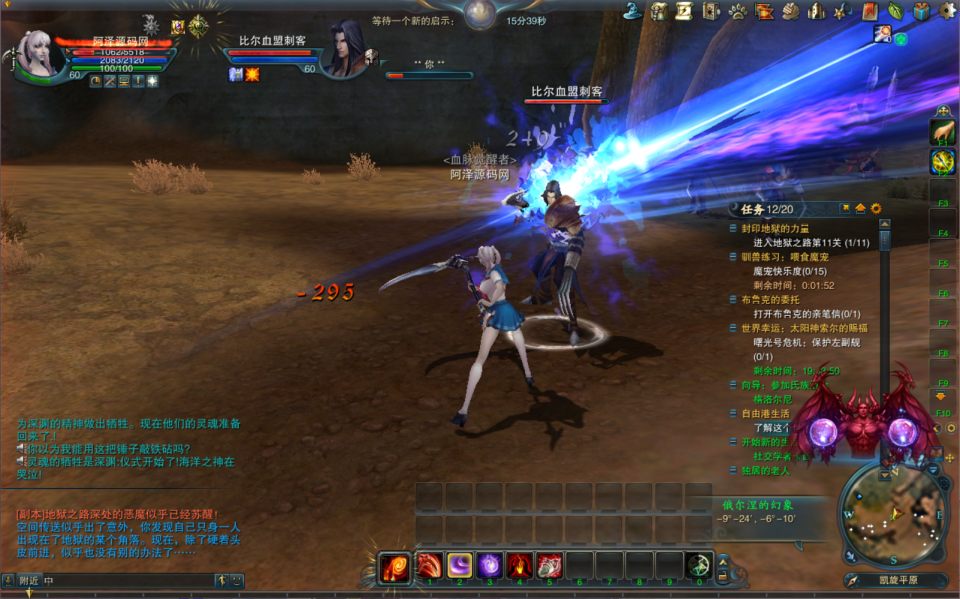The image size is (960, 599).
Task: Open quest tracker settings gear beside 任务 12/20
Action: click(876, 208)
